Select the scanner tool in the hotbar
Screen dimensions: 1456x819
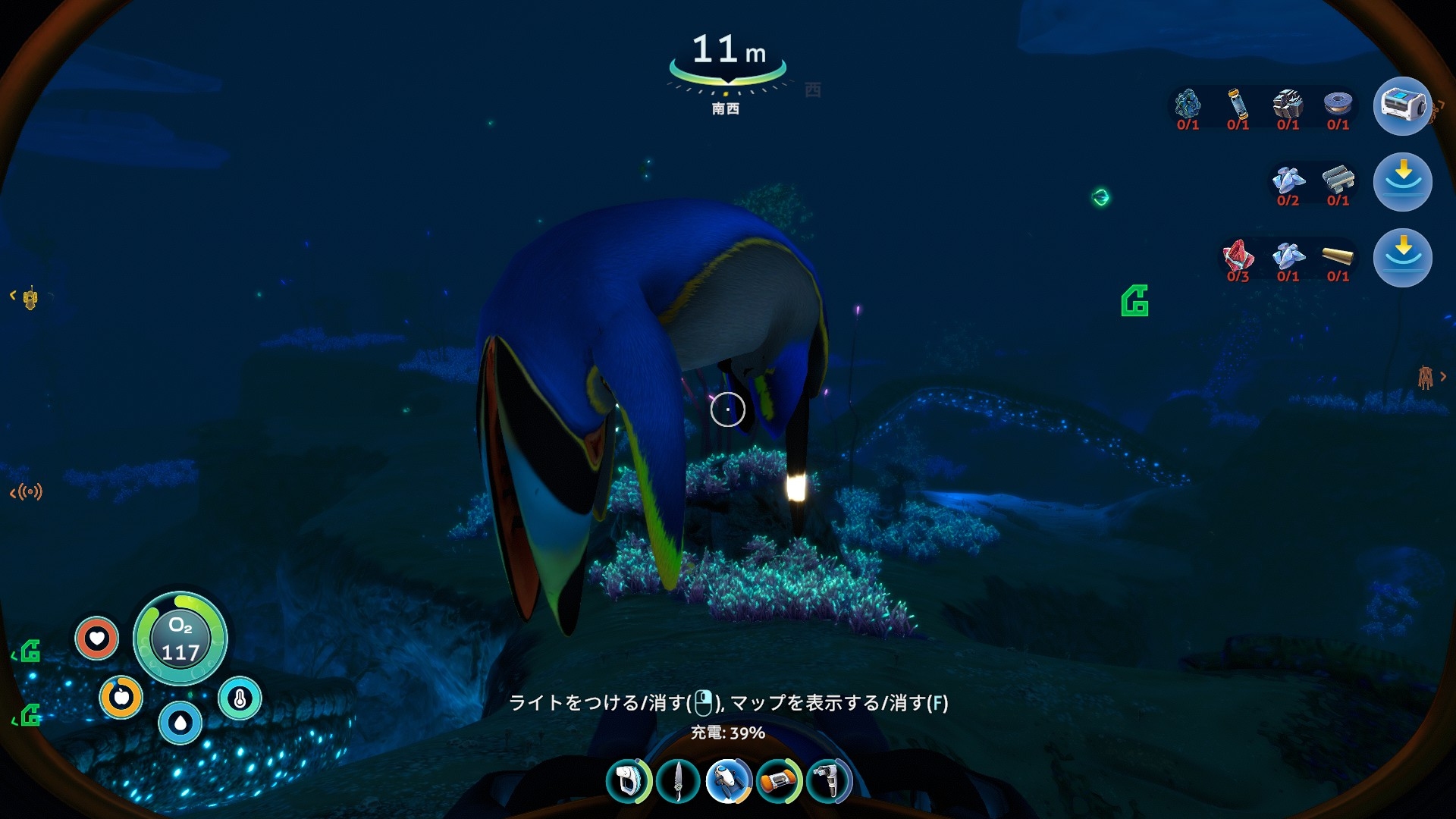click(628, 781)
